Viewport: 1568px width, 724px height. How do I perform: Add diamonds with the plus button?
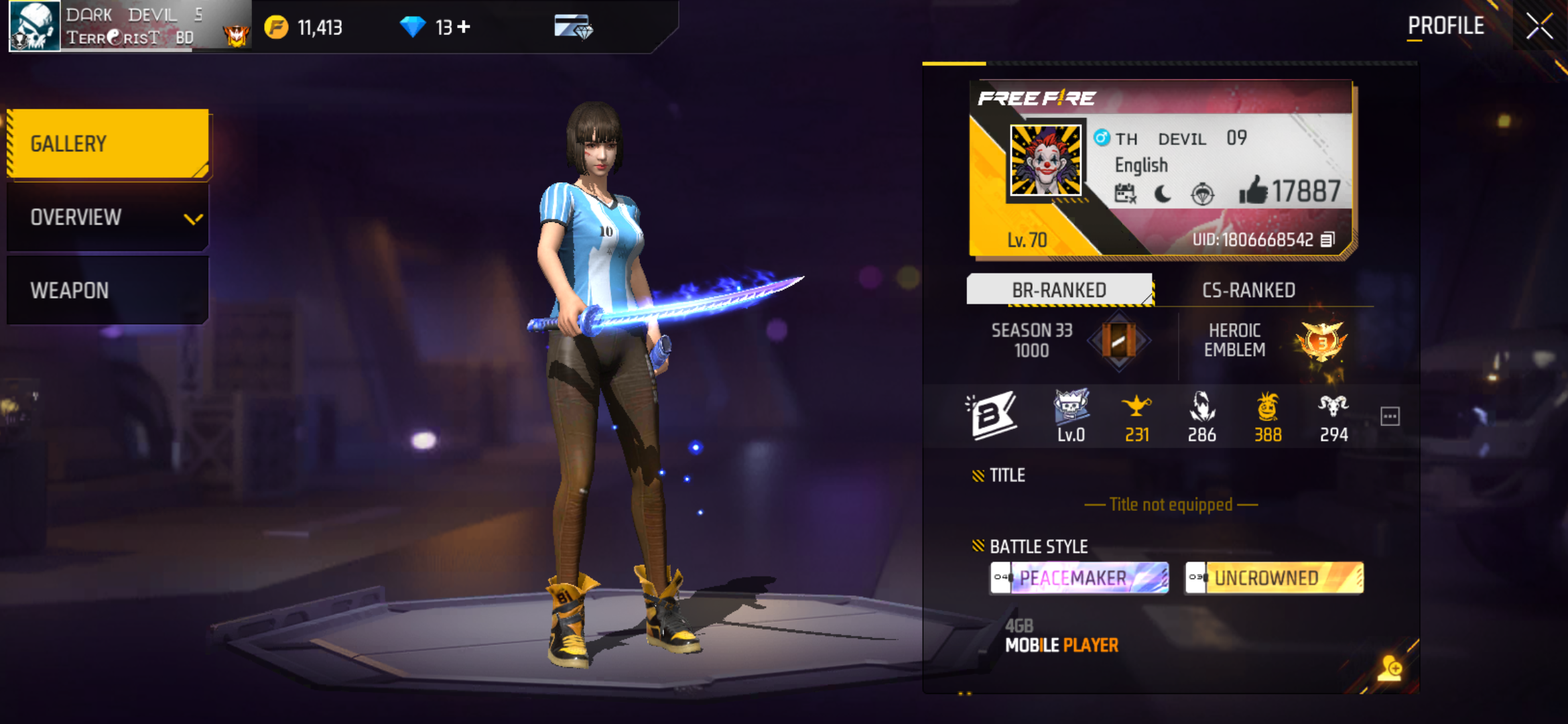tap(464, 27)
